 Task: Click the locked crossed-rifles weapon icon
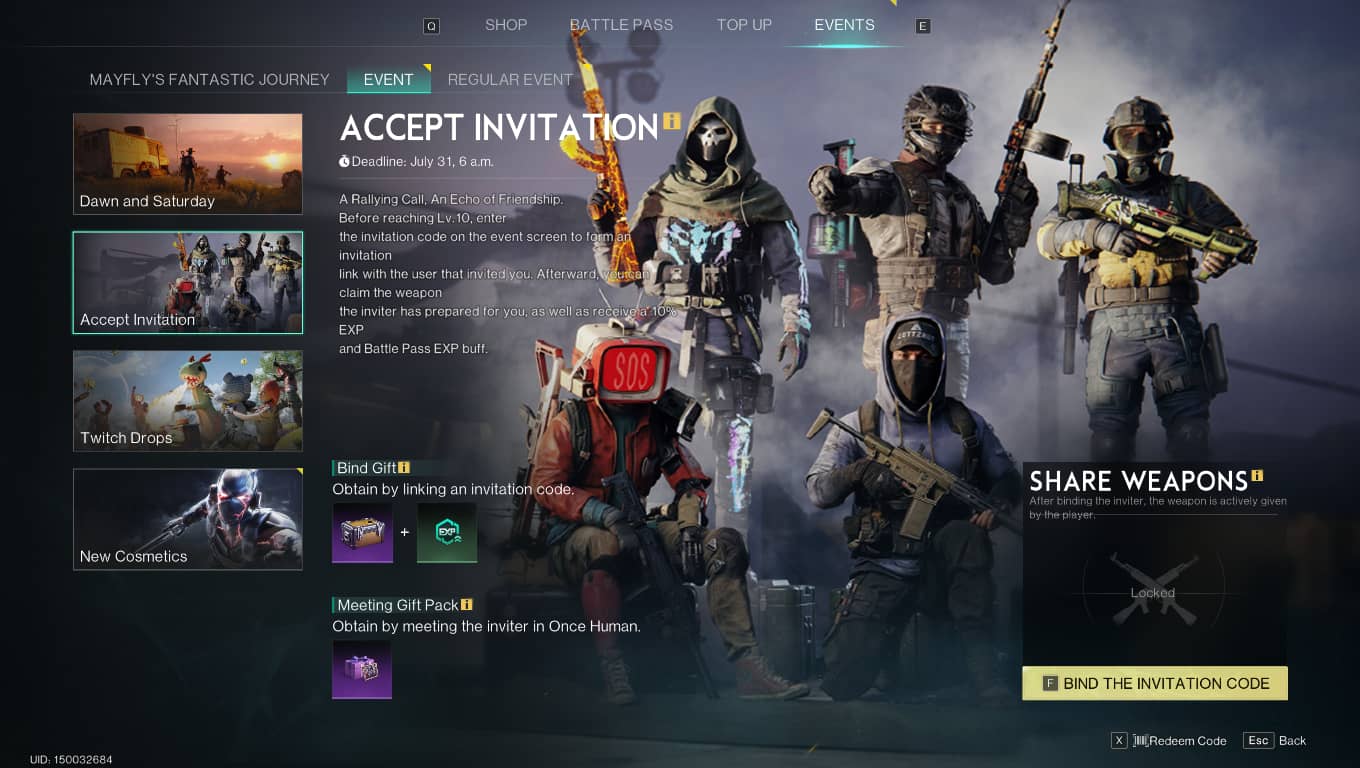1152,585
